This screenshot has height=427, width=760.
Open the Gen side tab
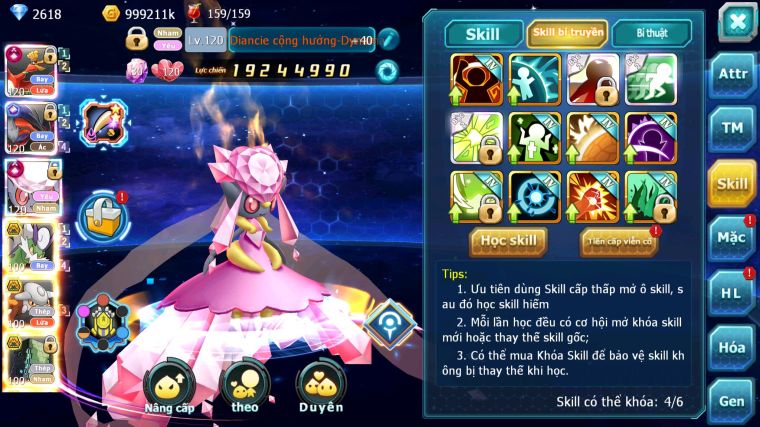(x=731, y=401)
